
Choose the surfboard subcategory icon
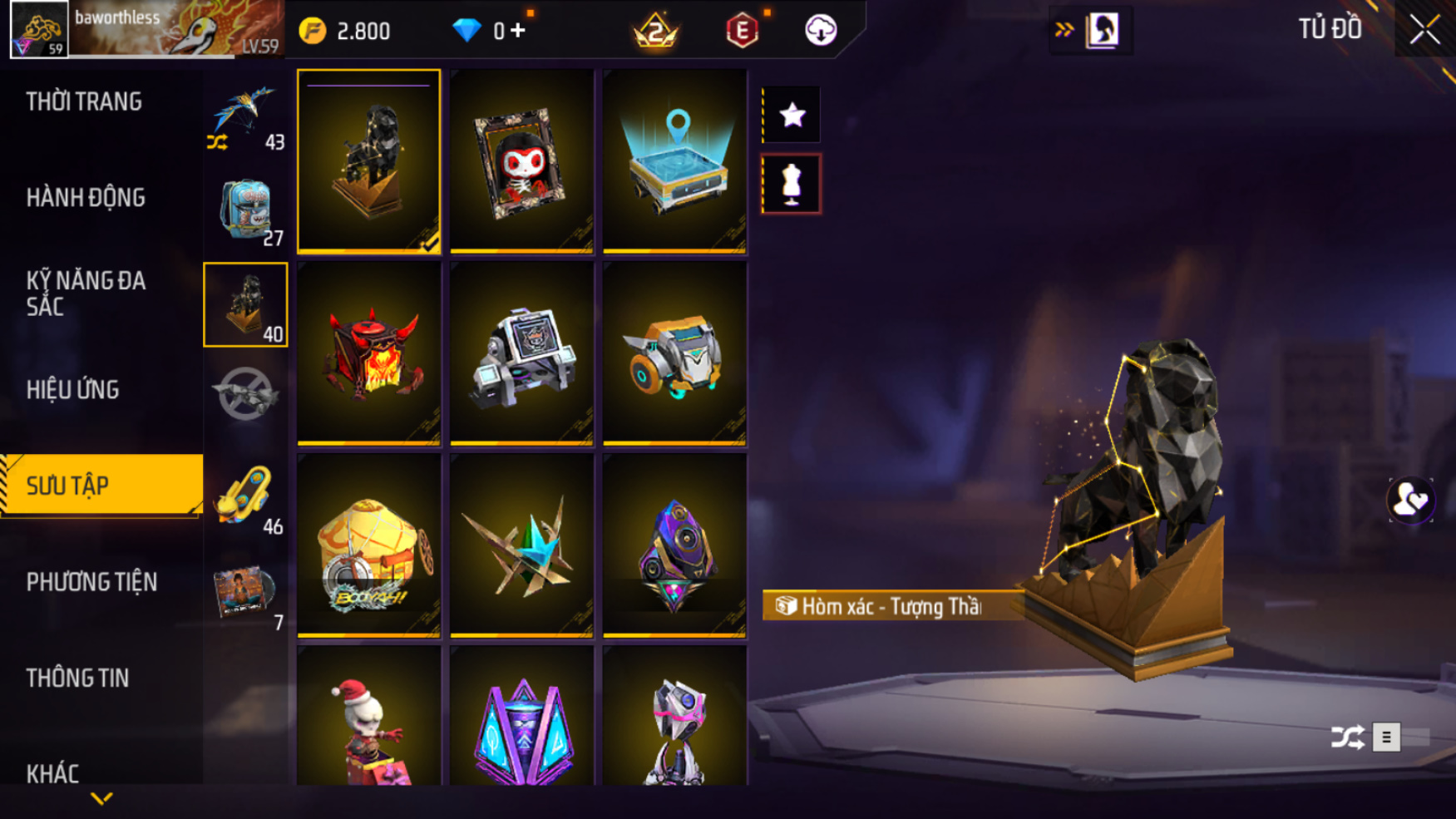pyautogui.click(x=246, y=496)
